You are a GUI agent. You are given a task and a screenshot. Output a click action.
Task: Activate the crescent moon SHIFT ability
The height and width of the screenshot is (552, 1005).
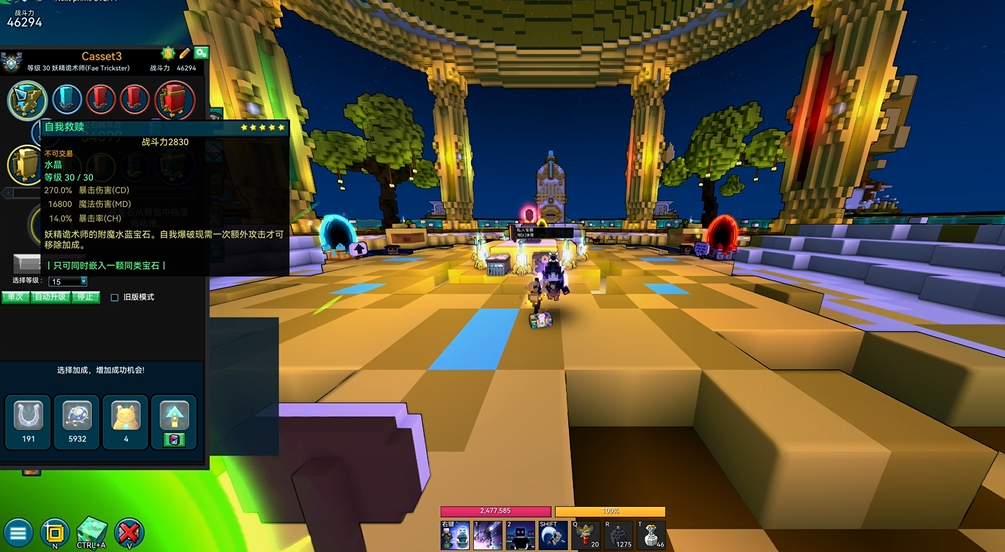(550, 535)
